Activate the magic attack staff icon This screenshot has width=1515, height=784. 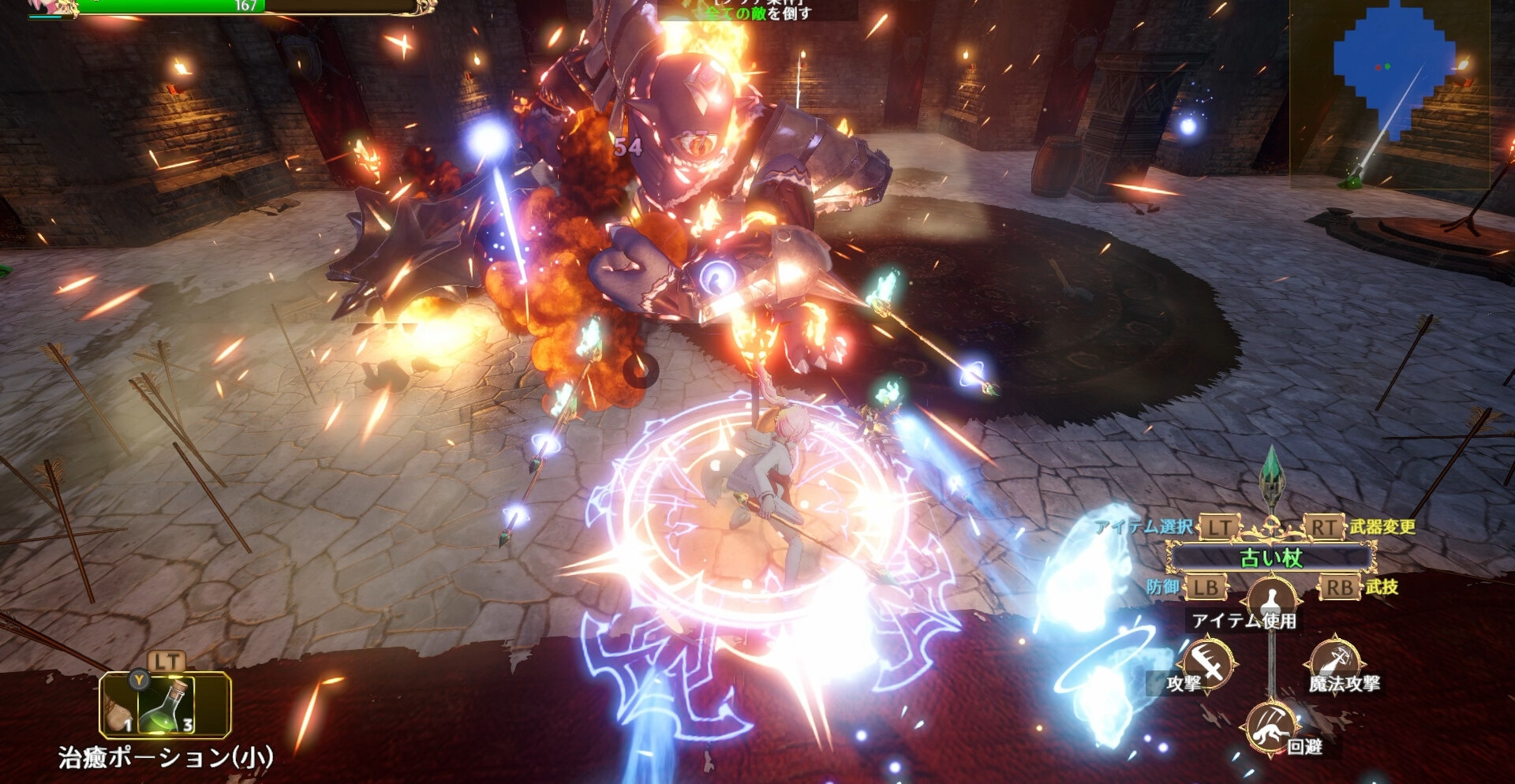coord(1335,658)
